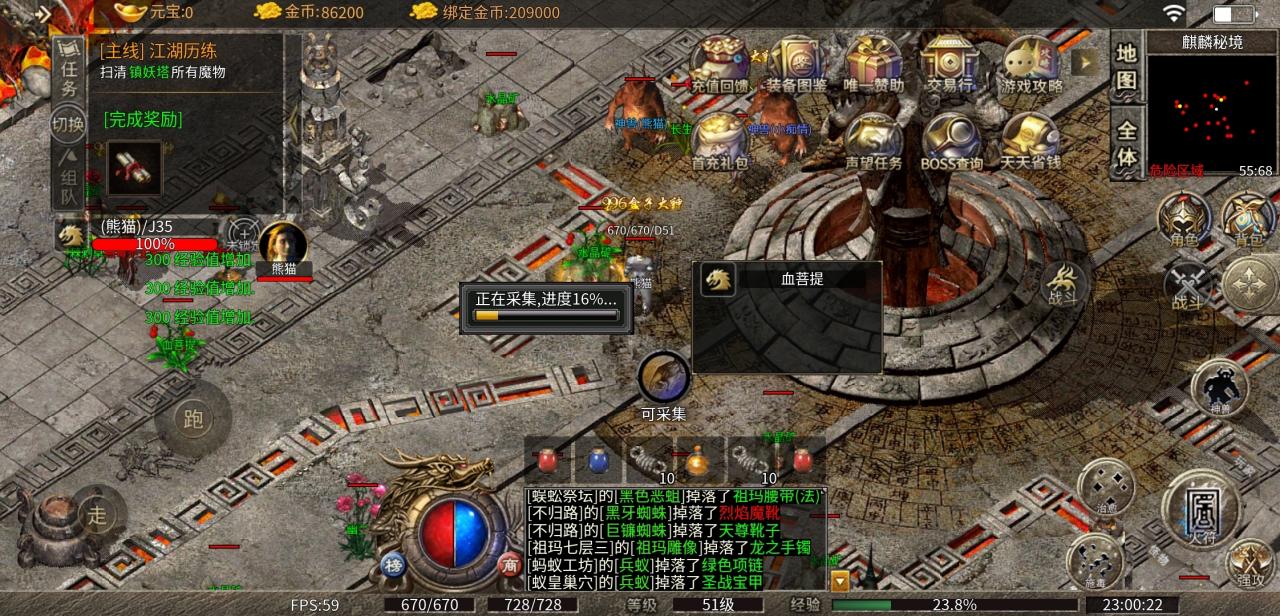The image size is (1280, 616).
Task: Open the 唯一赞助 gift box icon
Action: (x=874, y=62)
